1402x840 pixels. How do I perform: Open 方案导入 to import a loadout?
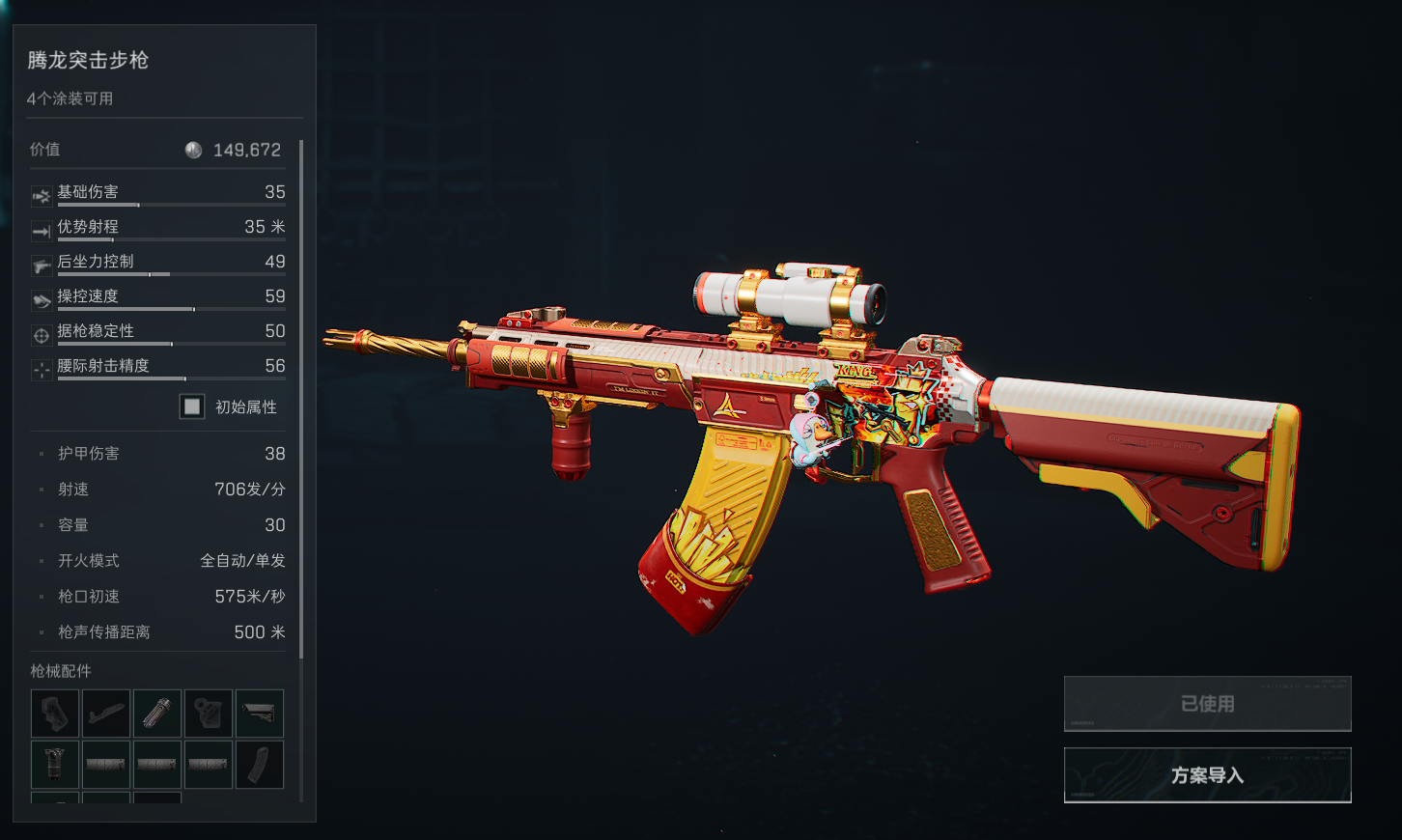pos(1207,775)
